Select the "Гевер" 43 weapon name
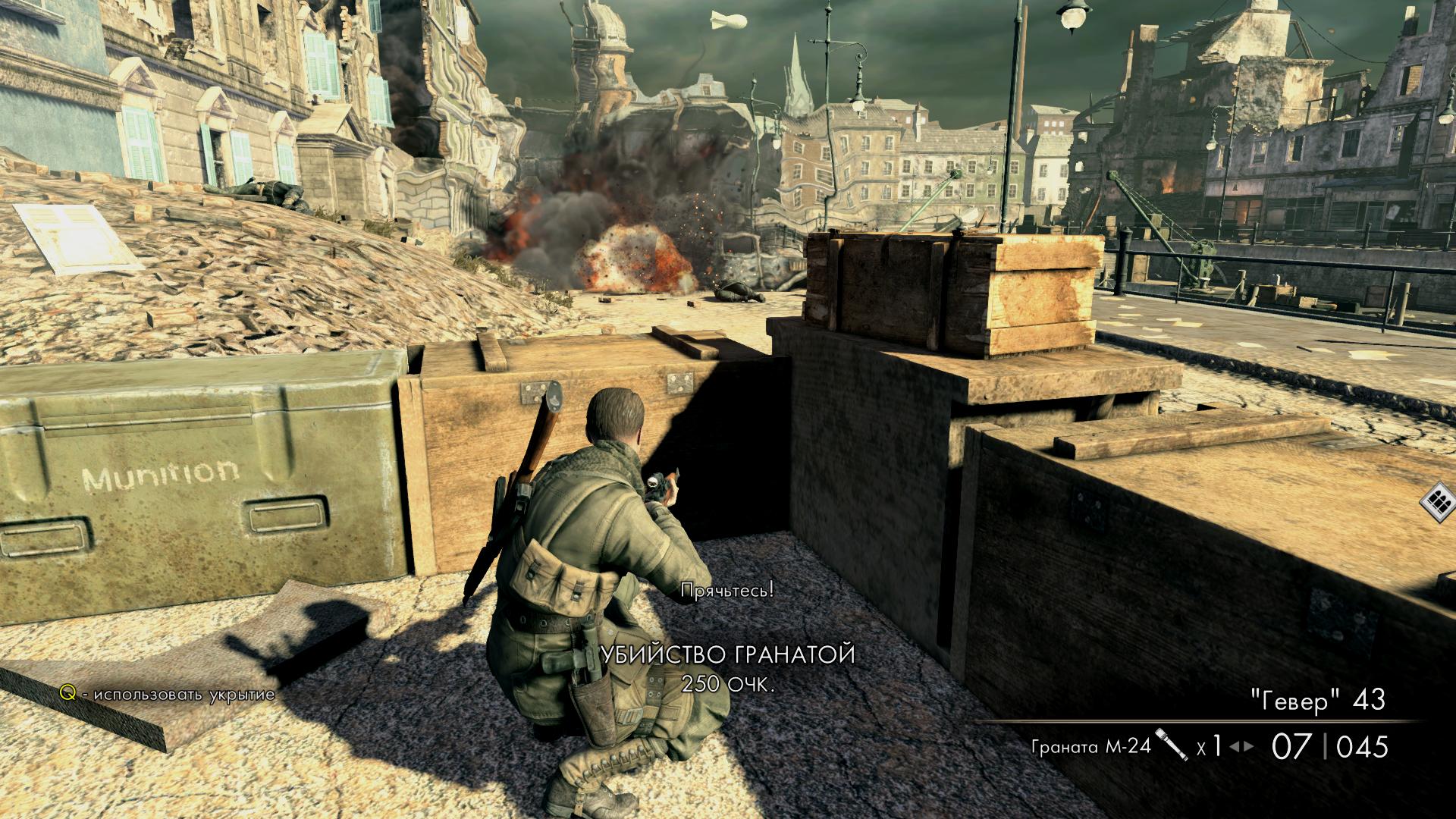Image resolution: width=1456 pixels, height=819 pixels. coord(1317,700)
